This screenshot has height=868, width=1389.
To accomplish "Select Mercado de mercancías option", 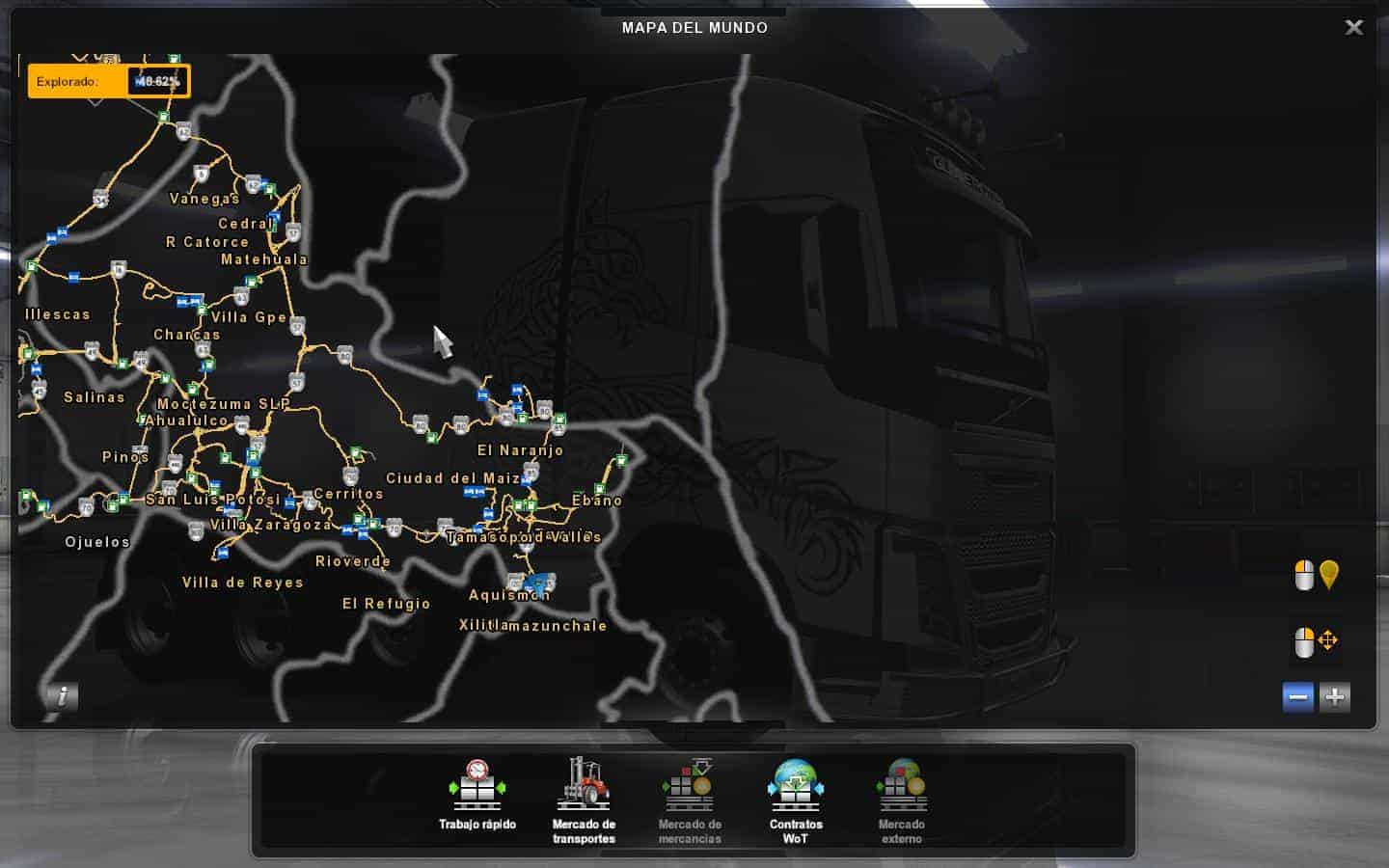I will coord(690,800).
